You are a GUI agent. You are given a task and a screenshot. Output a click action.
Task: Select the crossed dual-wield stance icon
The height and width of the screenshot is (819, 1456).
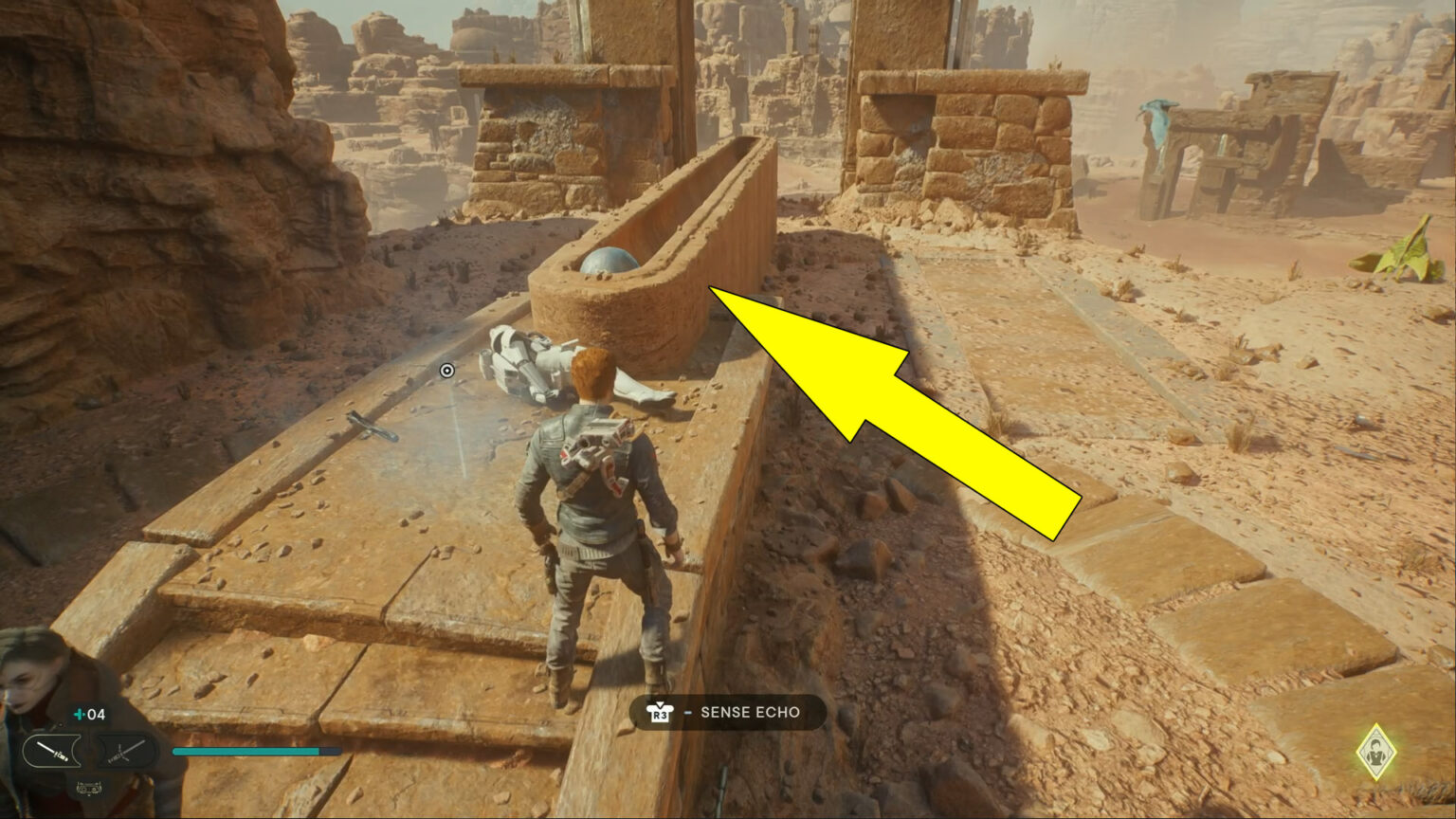123,750
